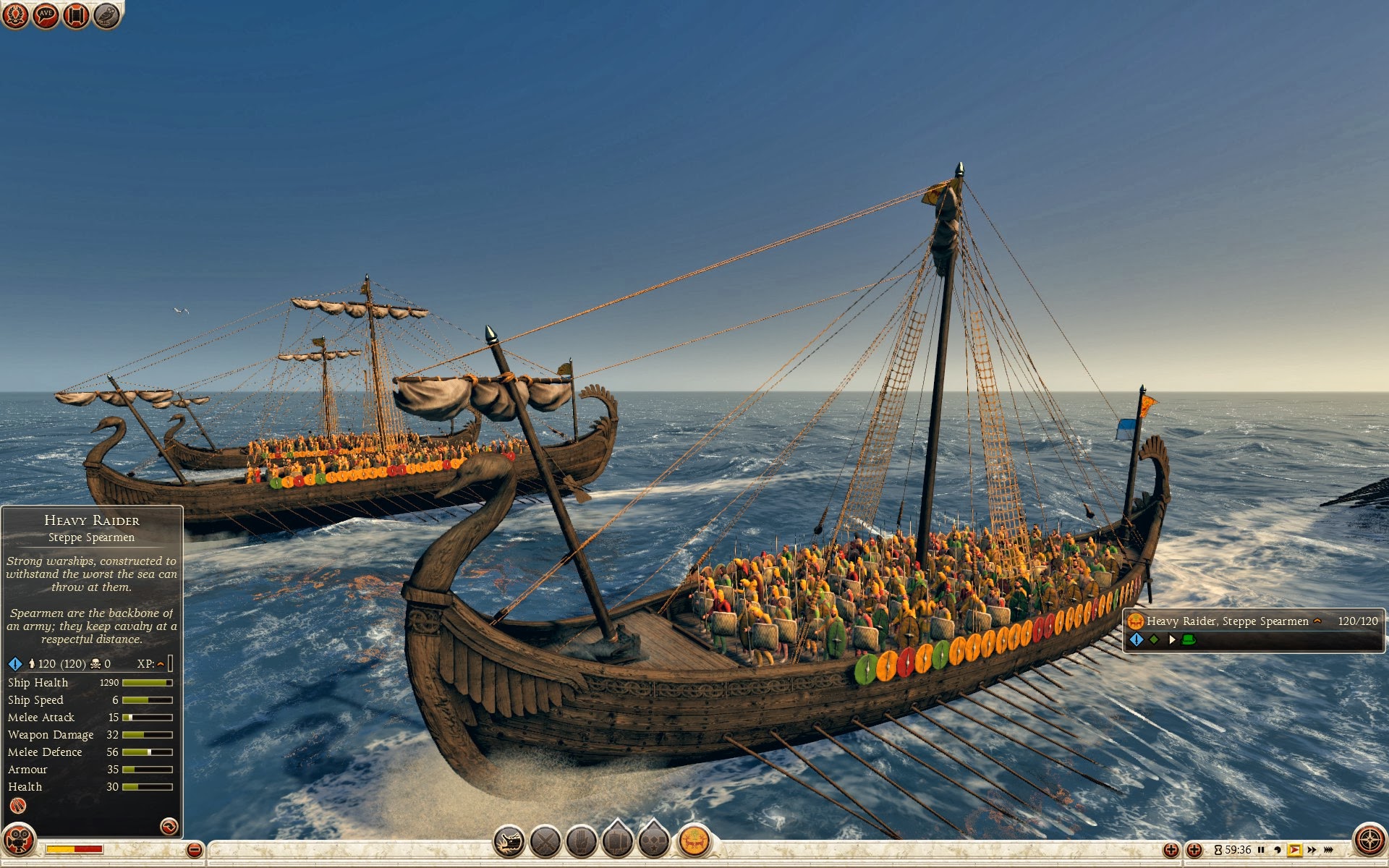Select the orange deer faction emblem

click(x=694, y=842)
